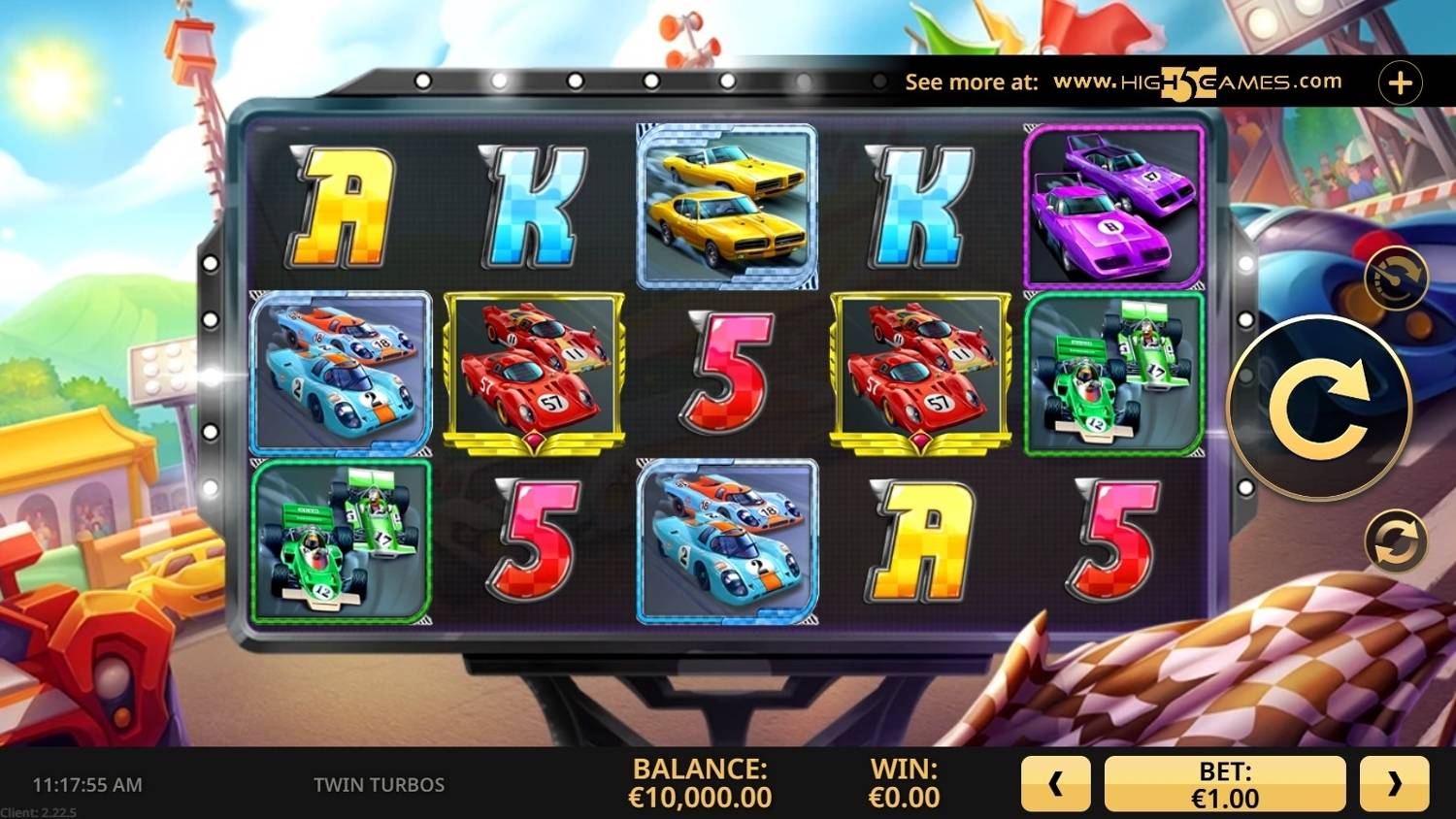Visit the www.high5games.com link

tap(1197, 82)
